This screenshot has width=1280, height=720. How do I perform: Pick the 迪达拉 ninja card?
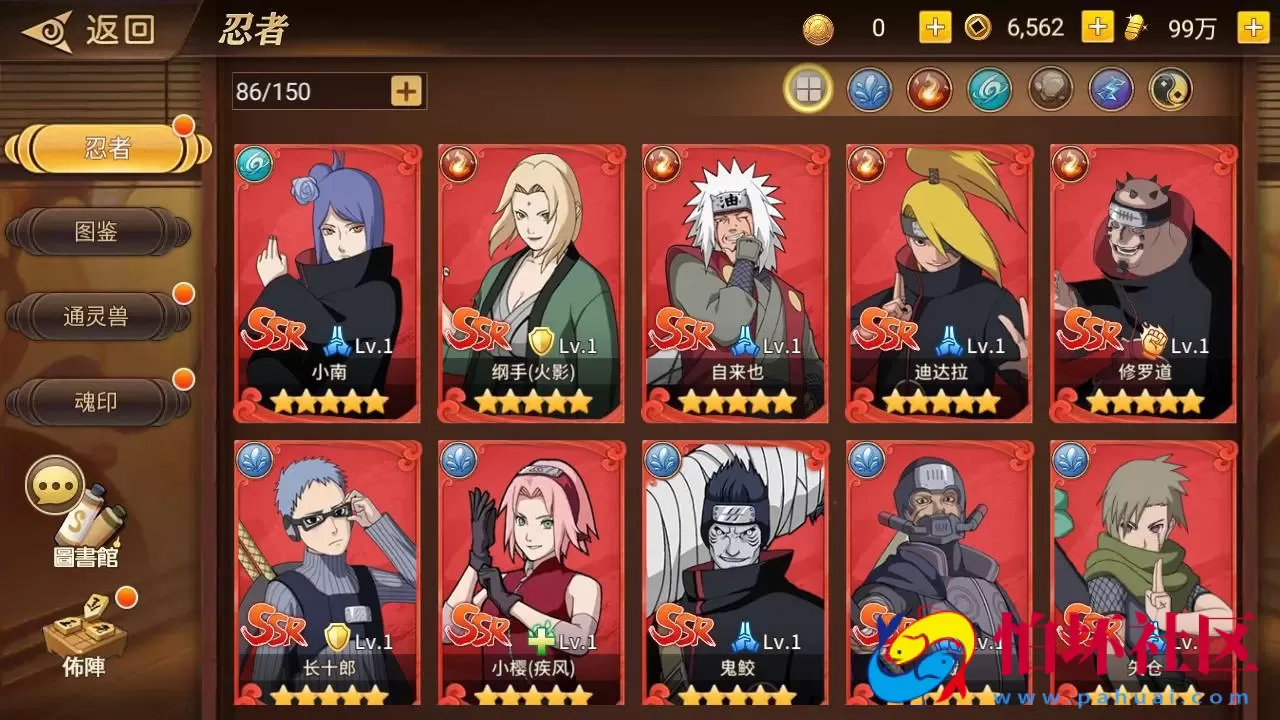pyautogui.click(x=939, y=283)
